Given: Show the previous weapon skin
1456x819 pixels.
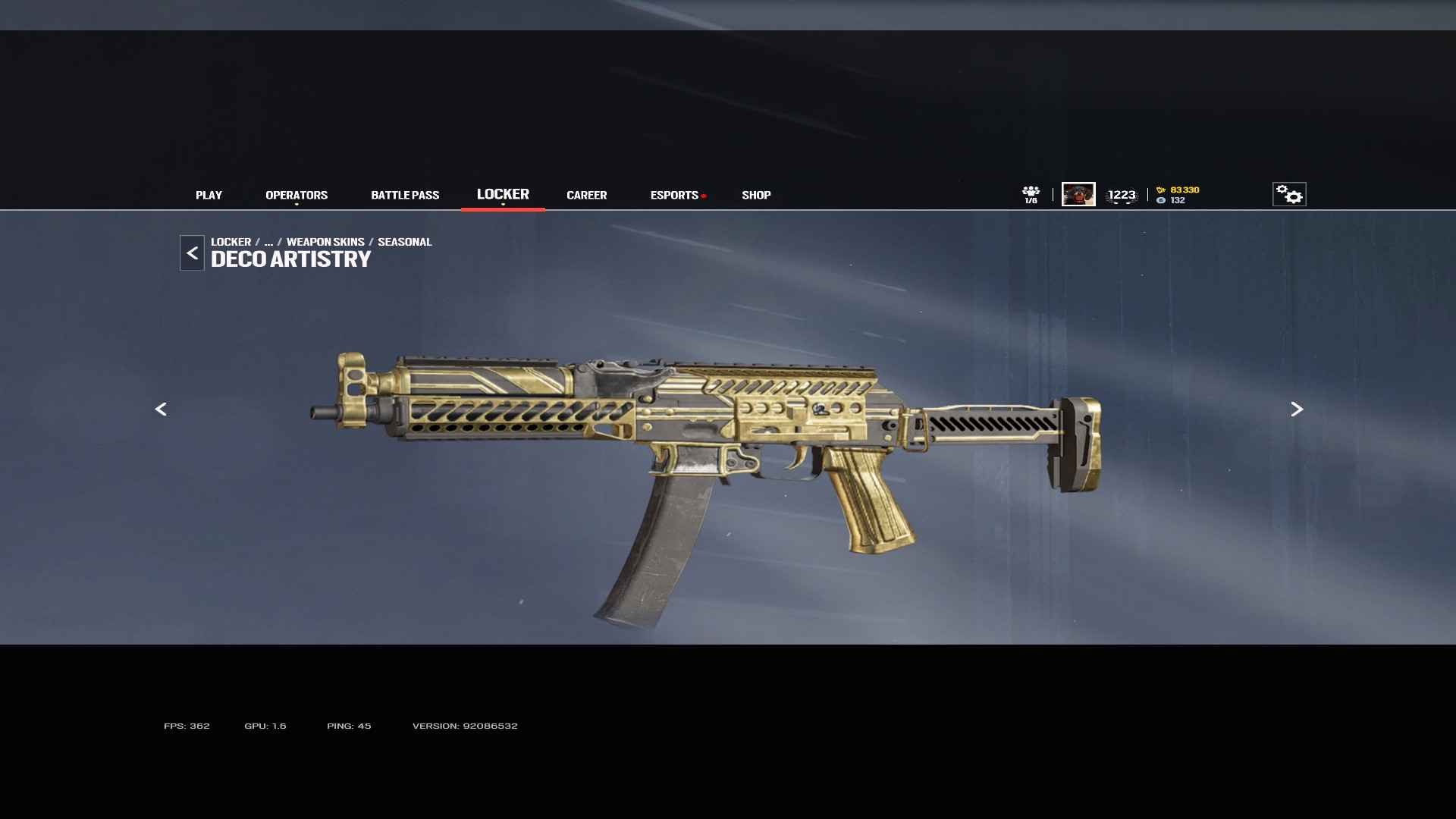Looking at the screenshot, I should click(161, 409).
